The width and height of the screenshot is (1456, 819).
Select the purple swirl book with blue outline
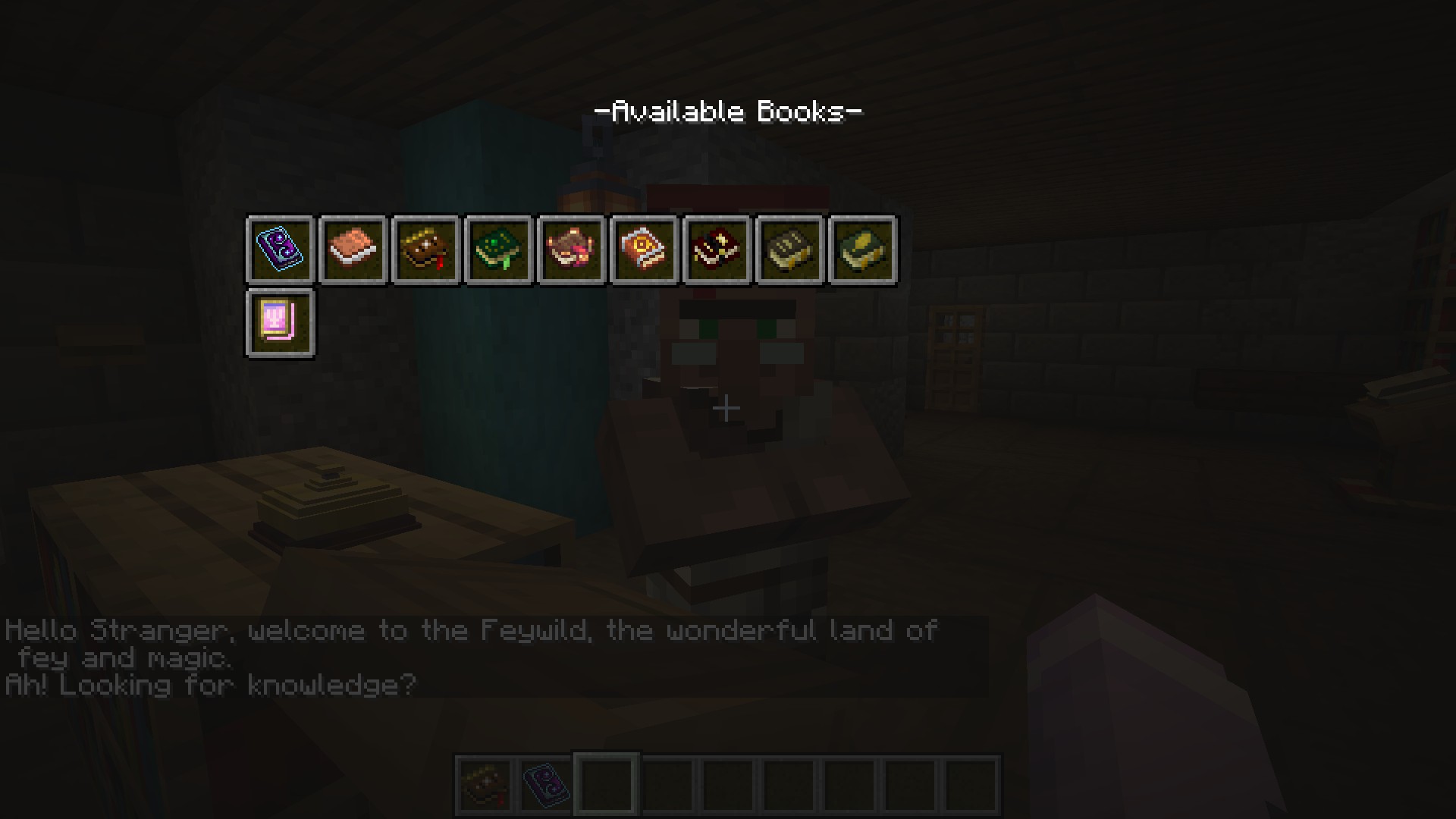click(280, 250)
